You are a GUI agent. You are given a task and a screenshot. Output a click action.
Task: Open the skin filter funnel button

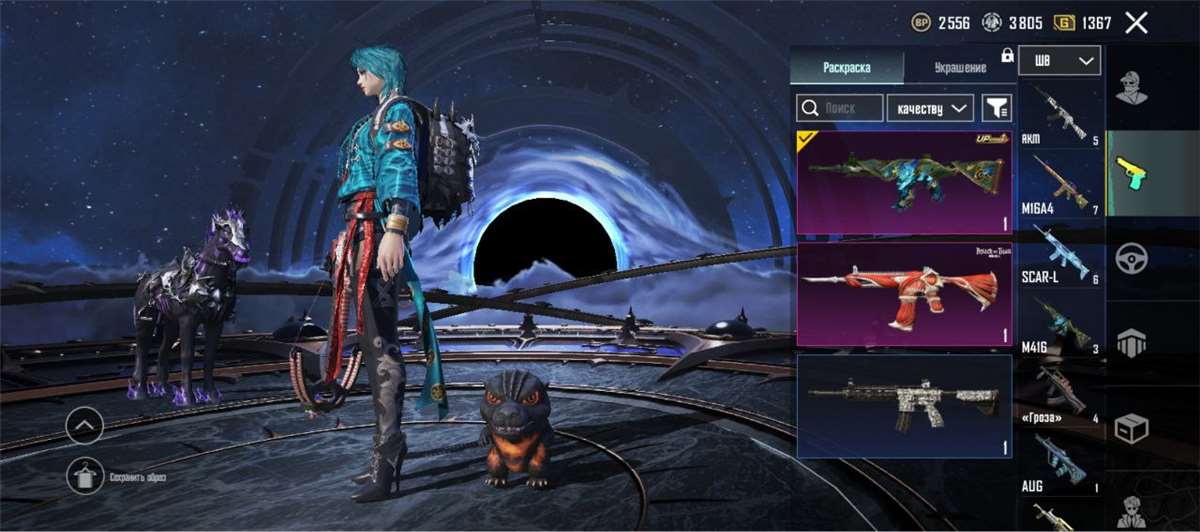click(x=997, y=108)
